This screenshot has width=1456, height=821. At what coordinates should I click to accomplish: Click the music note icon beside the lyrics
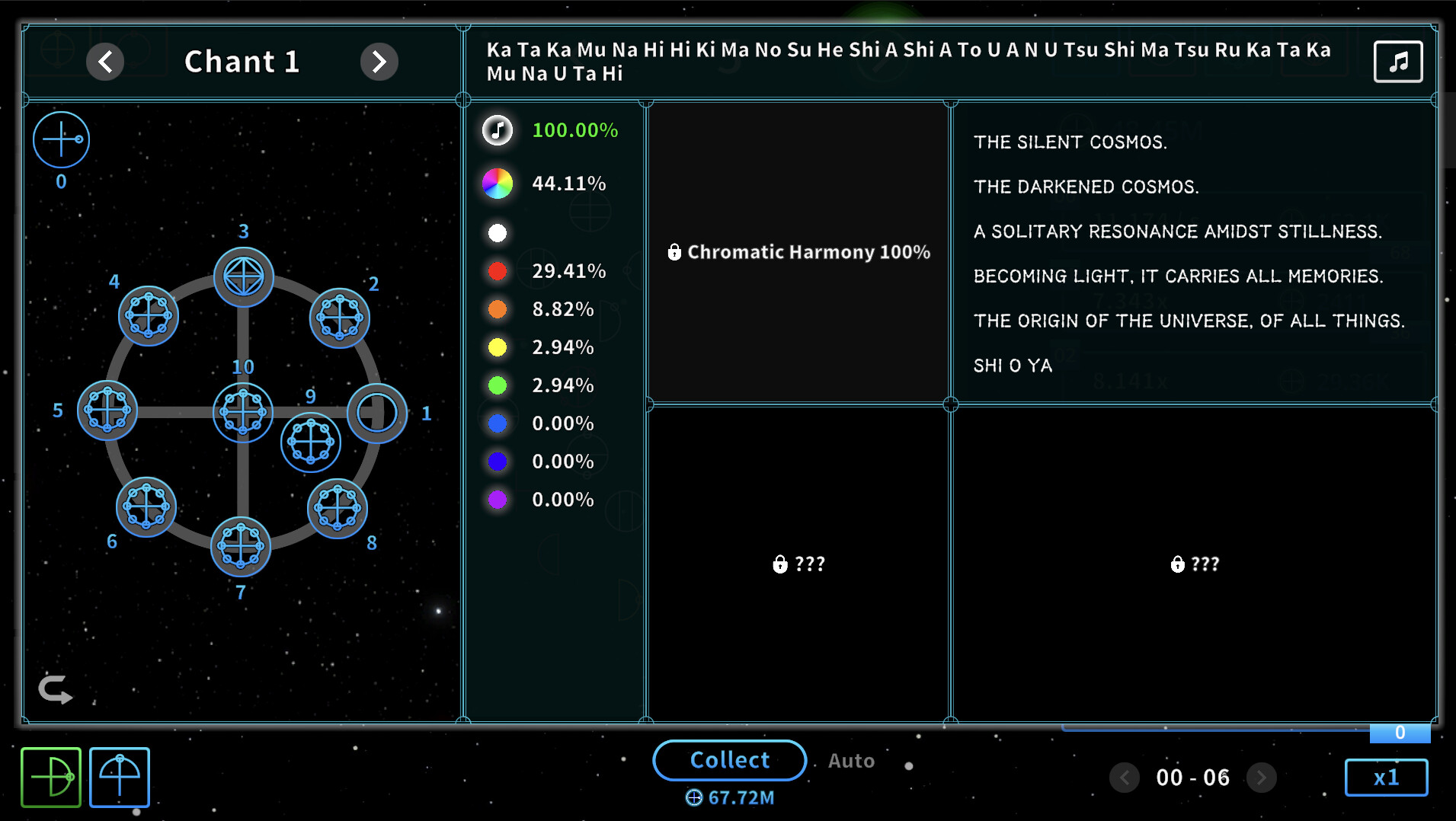pos(1397,61)
